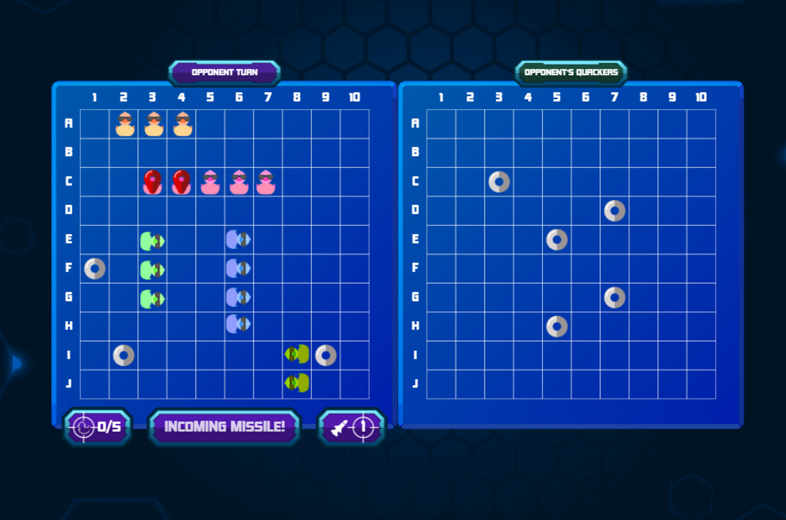The image size is (786, 520).
Task: Target cell D3 on Opponent's Quackers grid
Action: 499,211
